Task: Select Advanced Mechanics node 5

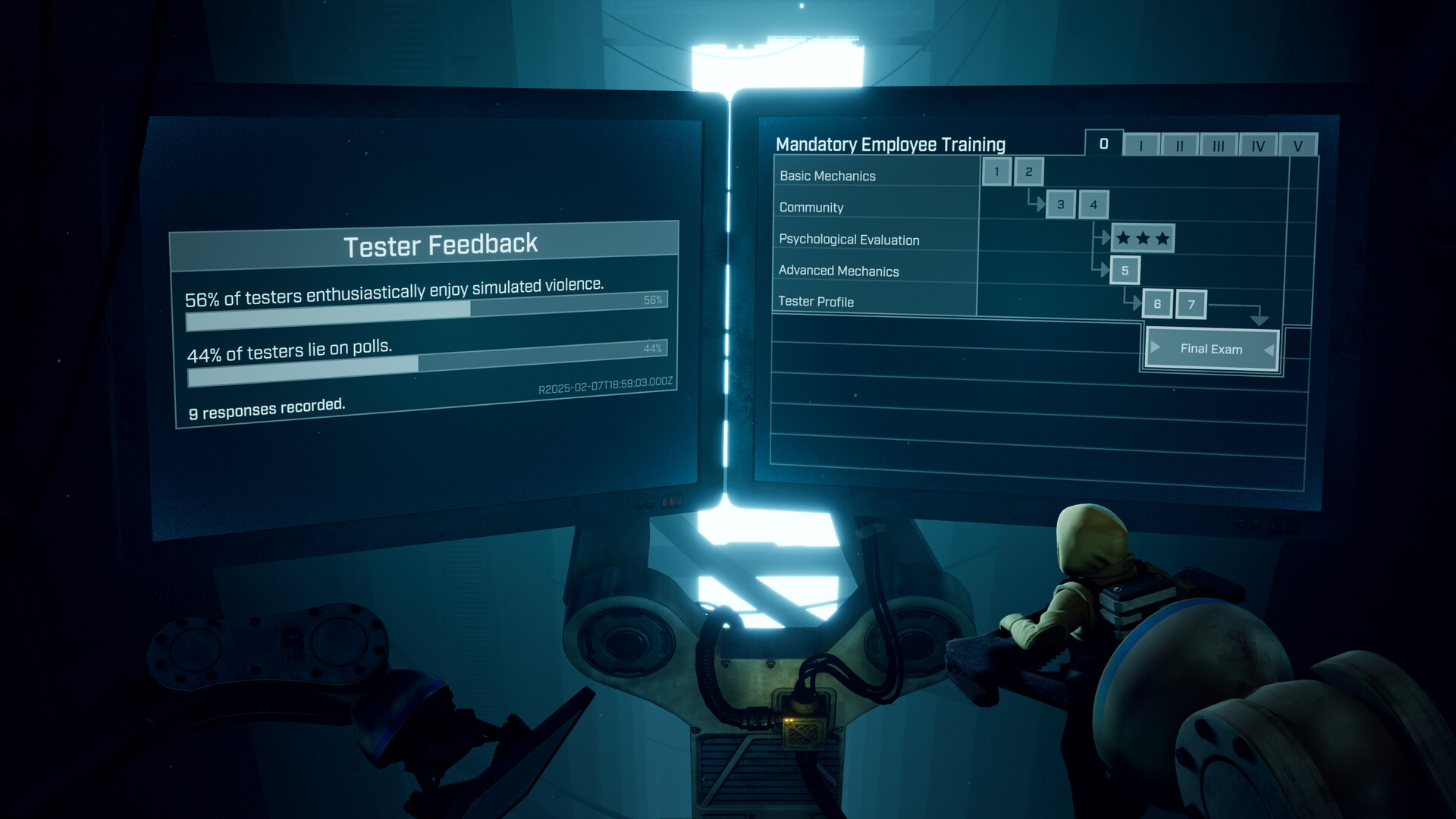Action: pos(1125,270)
